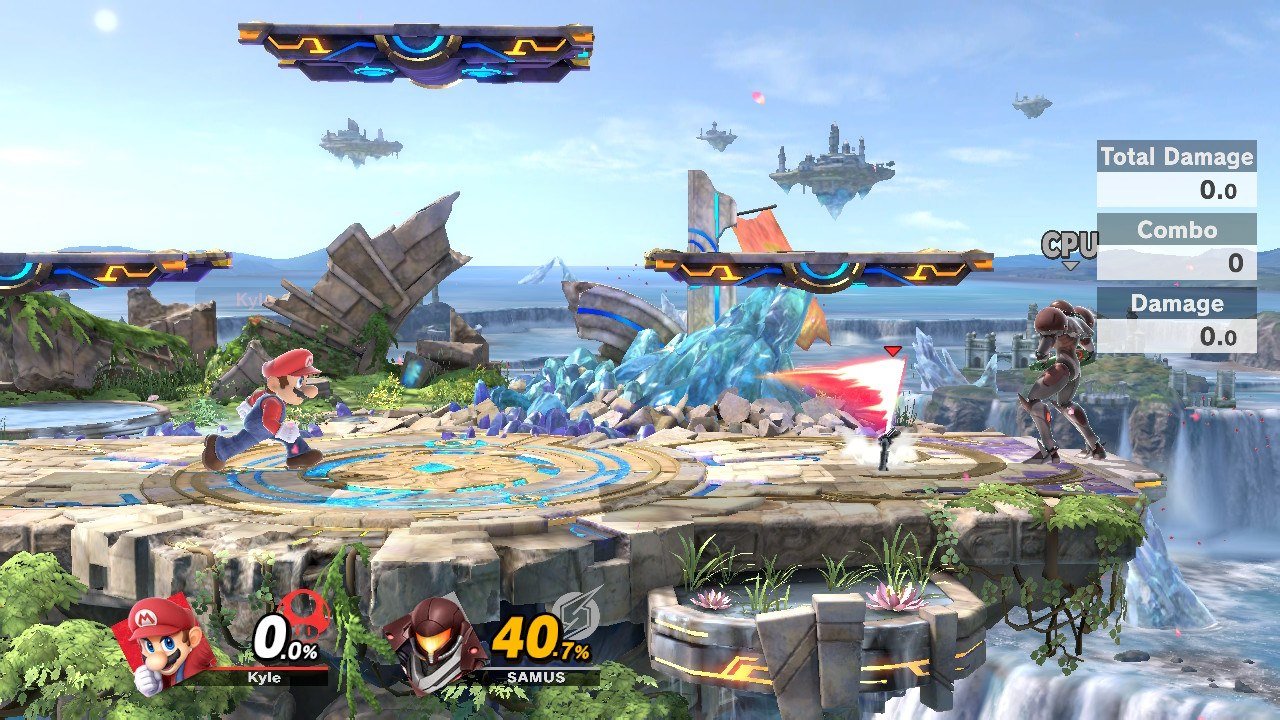The height and width of the screenshot is (720, 1280).
Task: Expand the Combo panel header
Action: (1176, 229)
